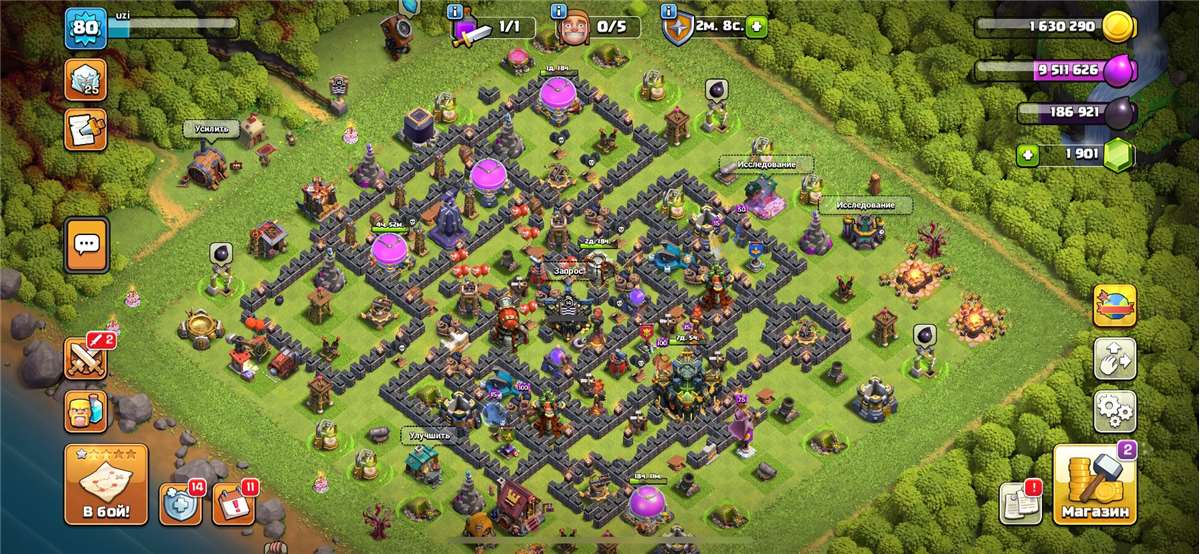This screenshot has height=554, width=1200.
Task: Open the settings gears button
Action: click(x=1114, y=410)
